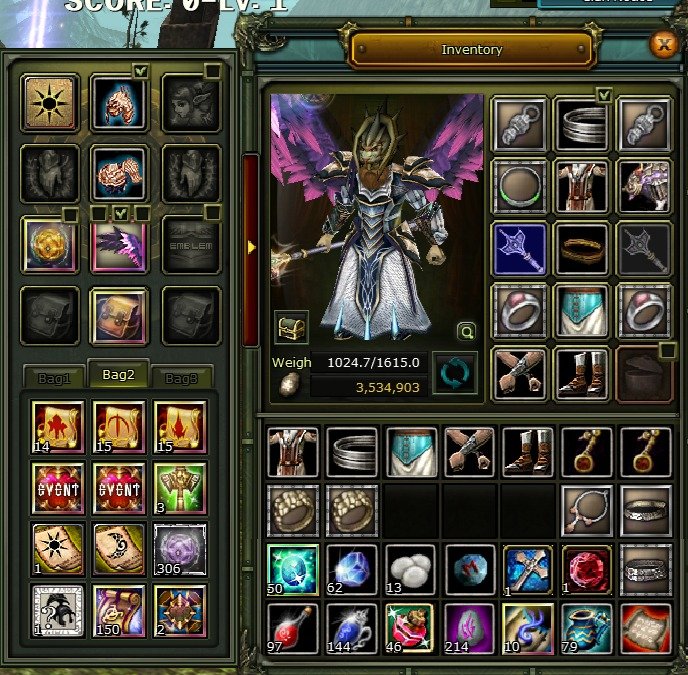Switch to the Bag1 tab
Image resolution: width=688 pixels, height=675 pixels.
tap(54, 379)
